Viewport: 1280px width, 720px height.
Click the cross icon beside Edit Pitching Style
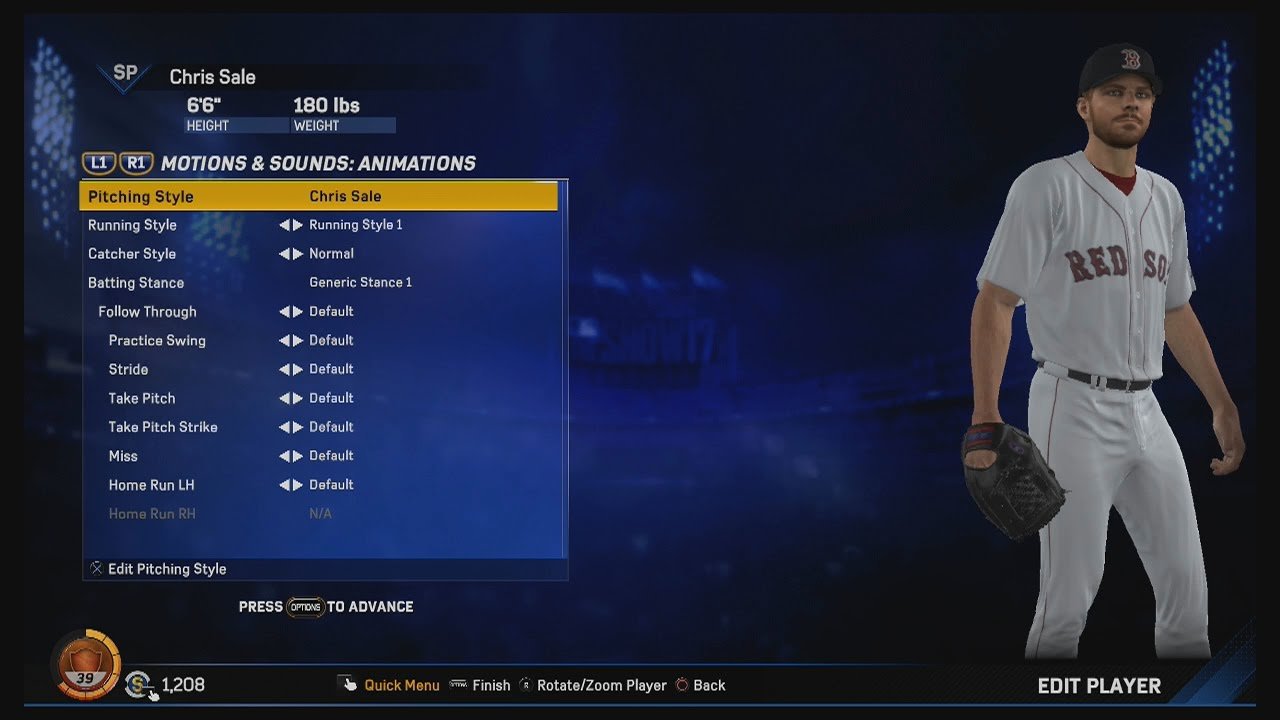(96, 568)
